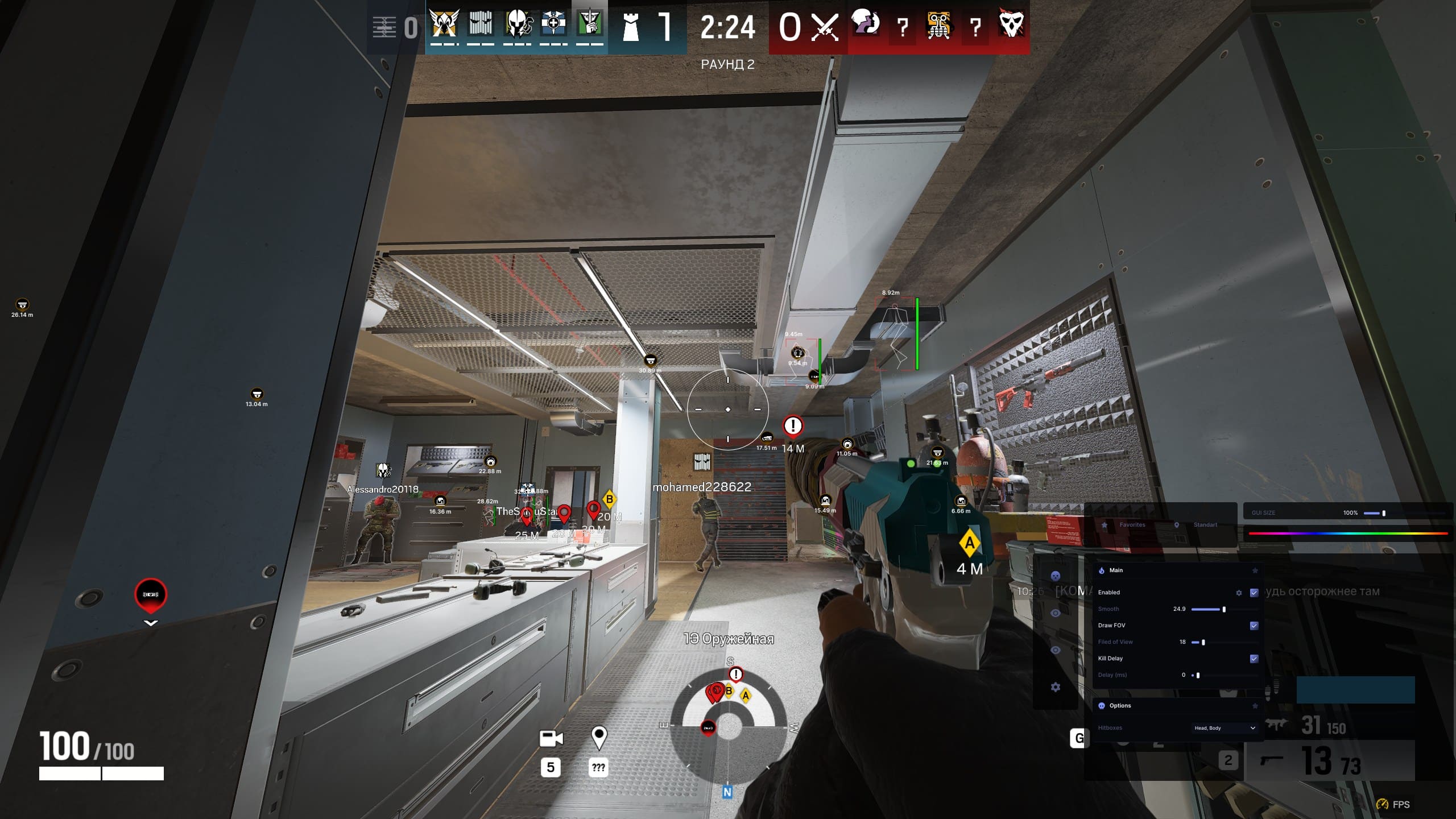The image size is (1456, 819).
Task: Pick a color on the rainbow gradient bar
Action: coord(1348,533)
